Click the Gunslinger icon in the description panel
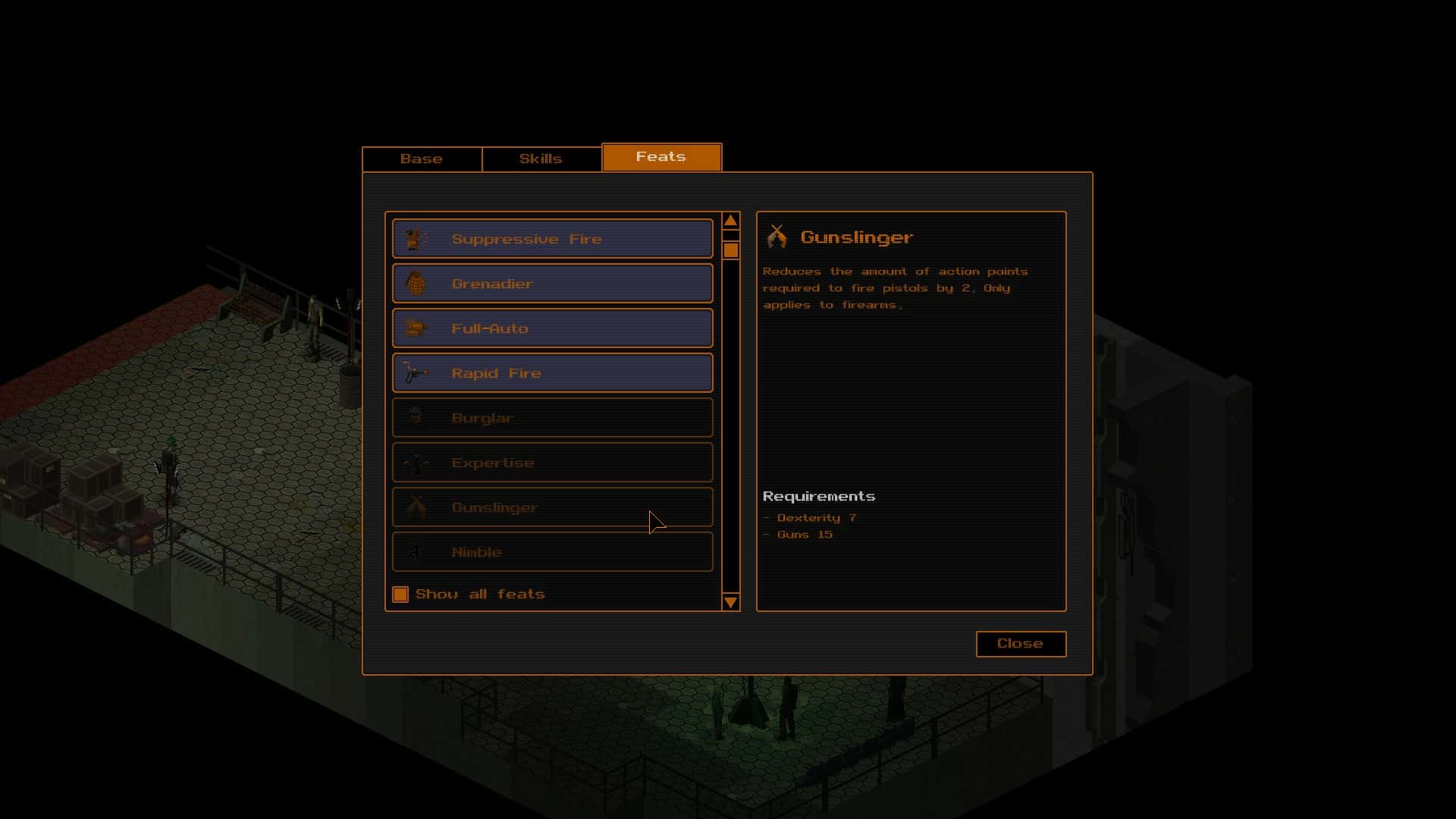 pos(777,236)
